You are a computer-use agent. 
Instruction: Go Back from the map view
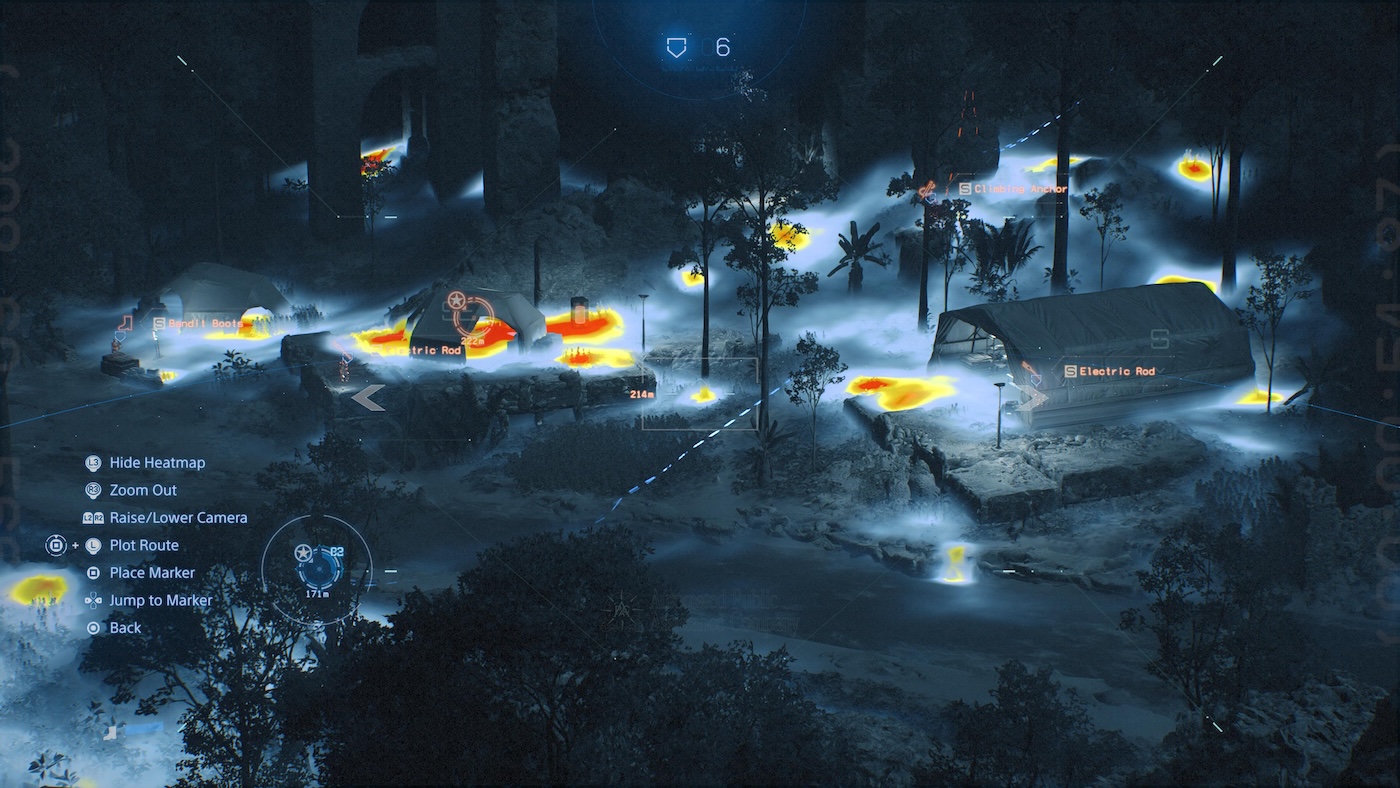pos(125,628)
